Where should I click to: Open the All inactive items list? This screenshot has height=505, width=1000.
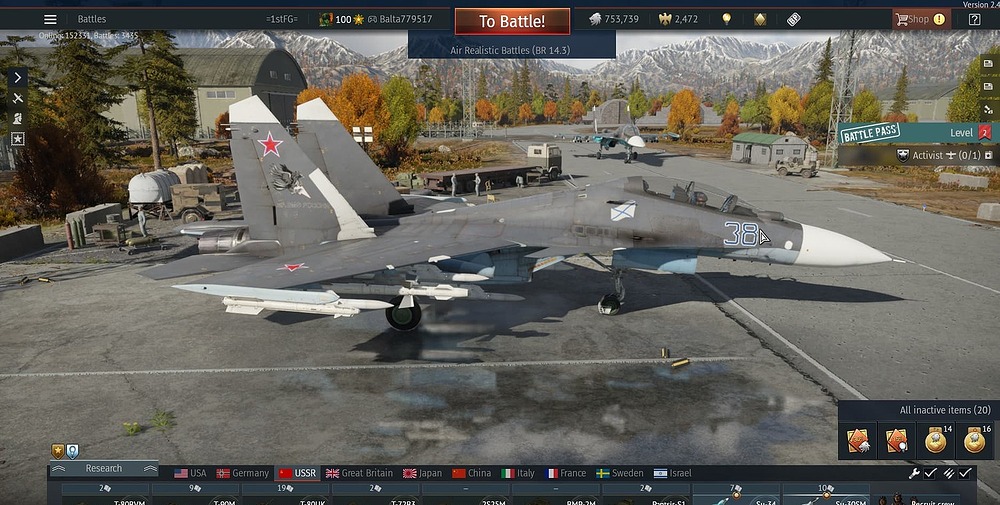[x=945, y=410]
